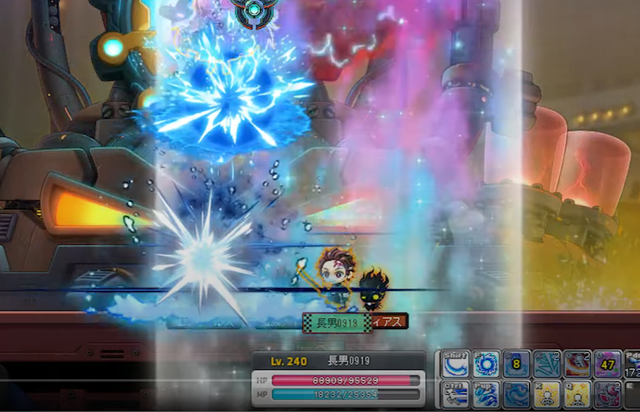The height and width of the screenshot is (412, 640).
Task: Cast the blue water spiral skill
Action: point(517,395)
